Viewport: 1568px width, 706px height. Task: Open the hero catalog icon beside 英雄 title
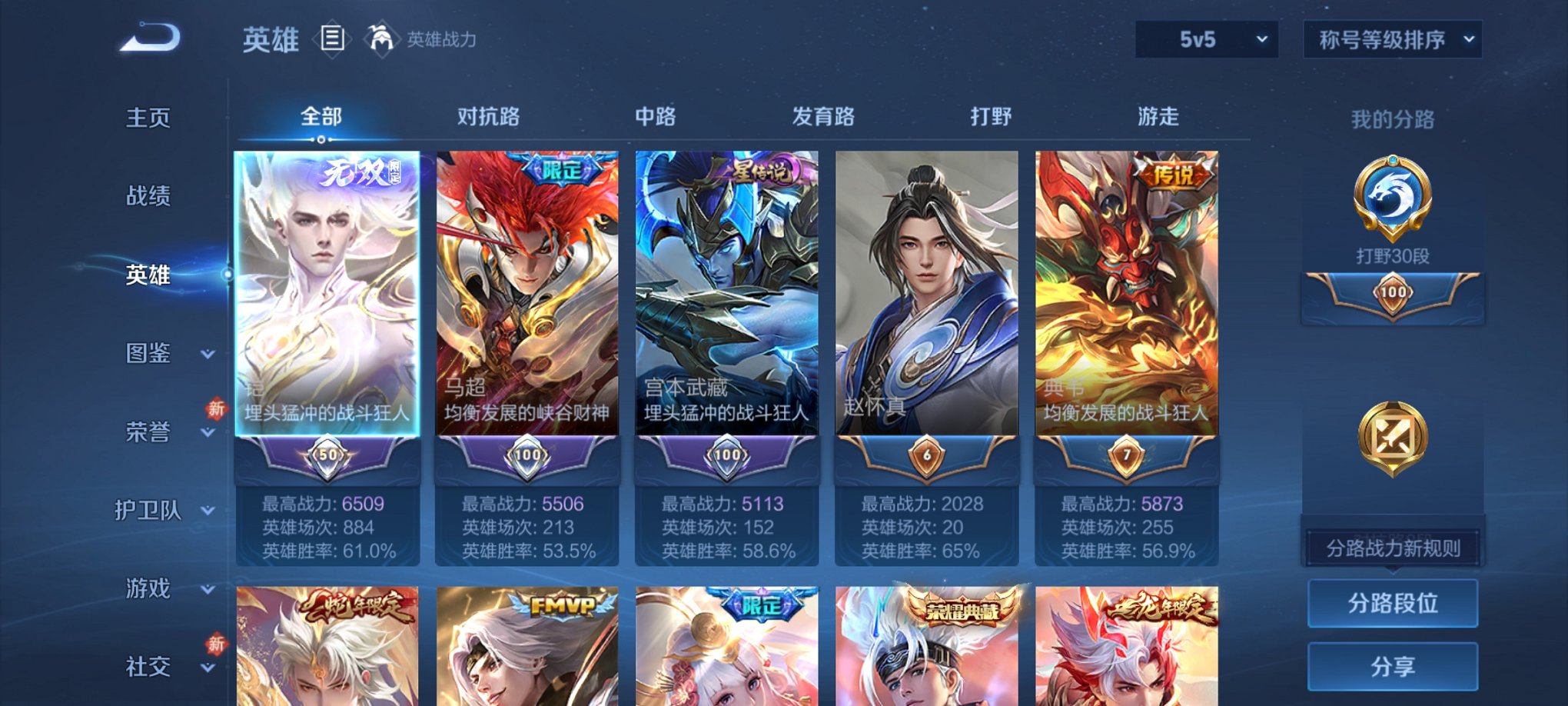coord(332,38)
